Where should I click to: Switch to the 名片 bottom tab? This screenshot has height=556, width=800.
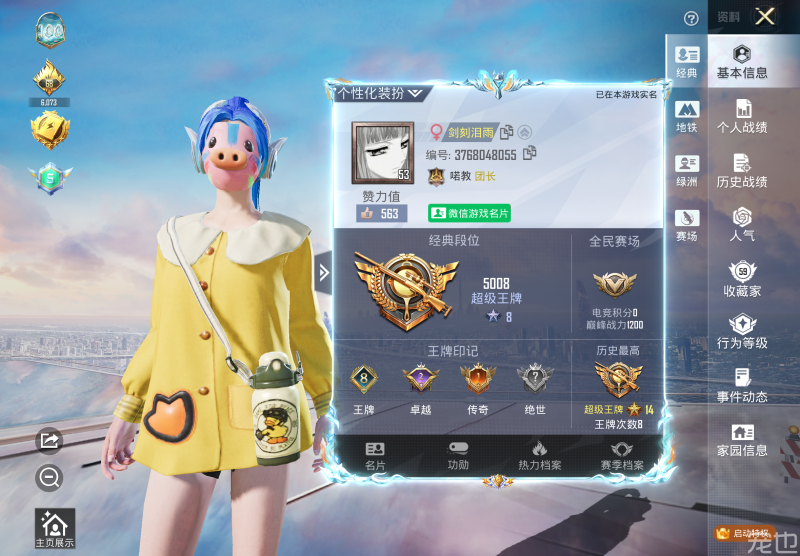click(375, 455)
